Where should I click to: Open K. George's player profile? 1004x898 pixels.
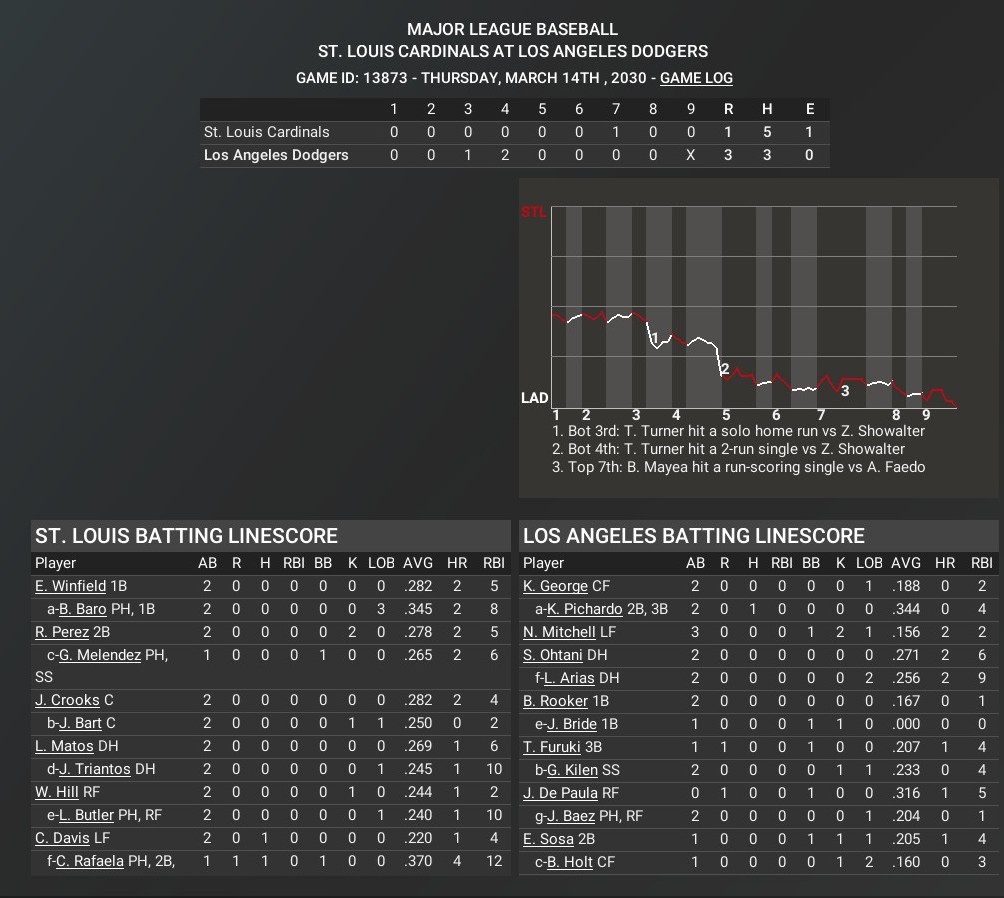pos(555,586)
